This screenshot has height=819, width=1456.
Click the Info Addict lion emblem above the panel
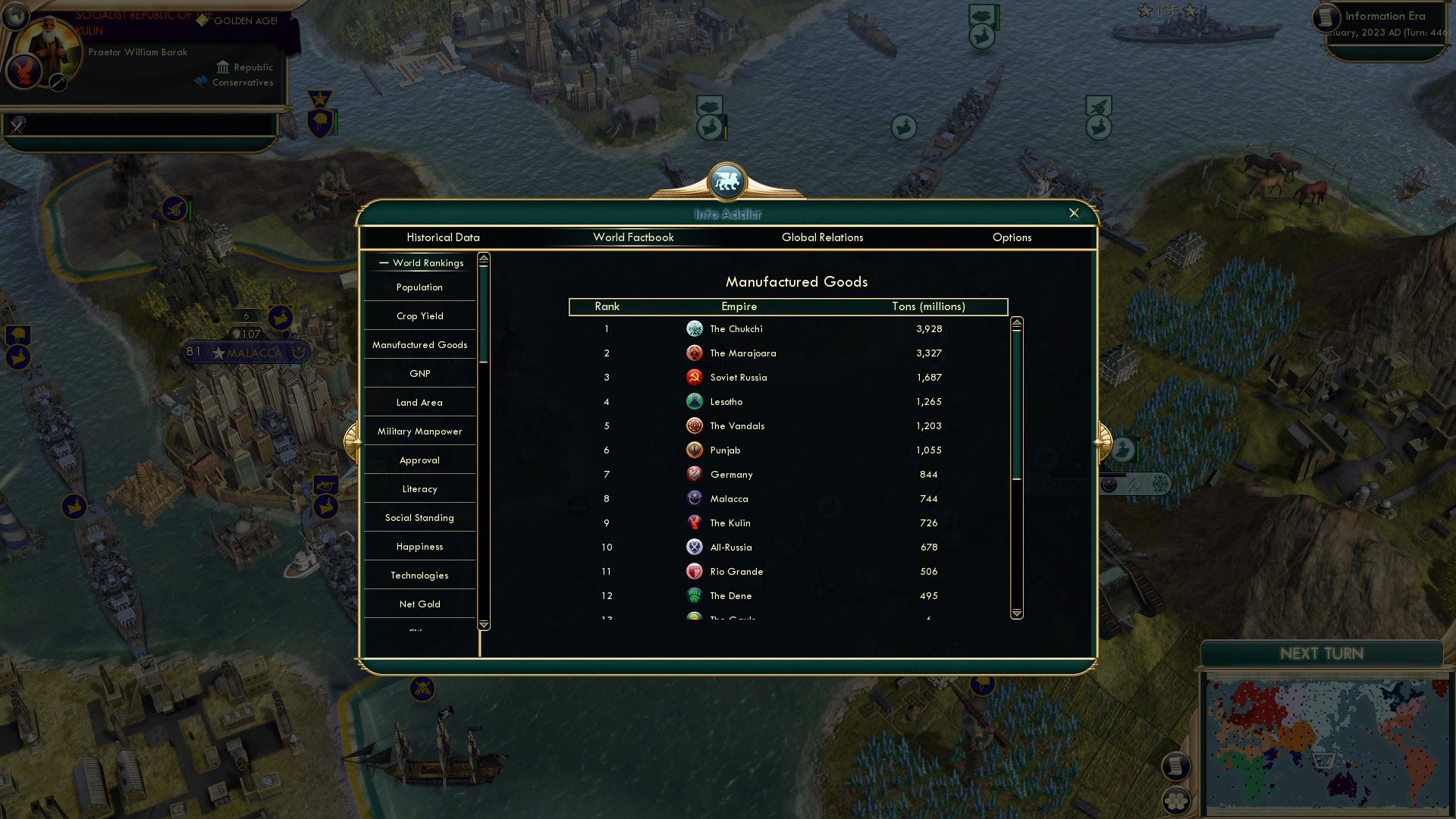pyautogui.click(x=727, y=180)
